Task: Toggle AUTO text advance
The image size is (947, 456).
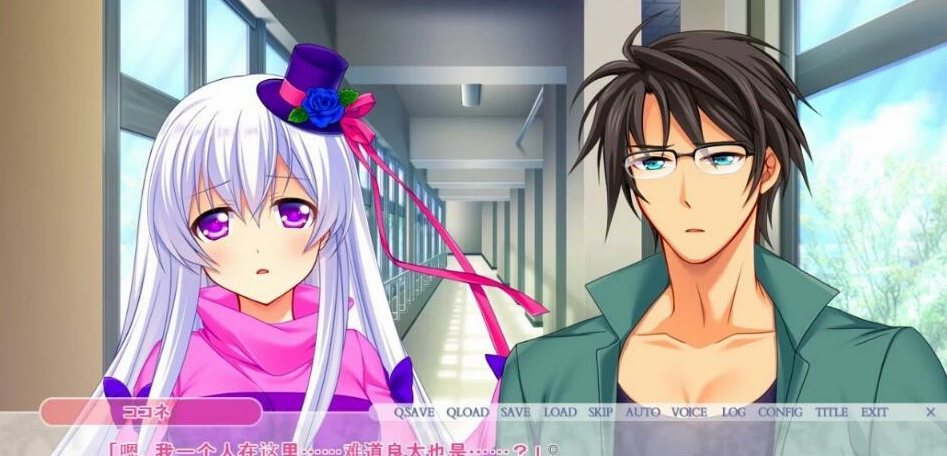Action: pos(642,412)
